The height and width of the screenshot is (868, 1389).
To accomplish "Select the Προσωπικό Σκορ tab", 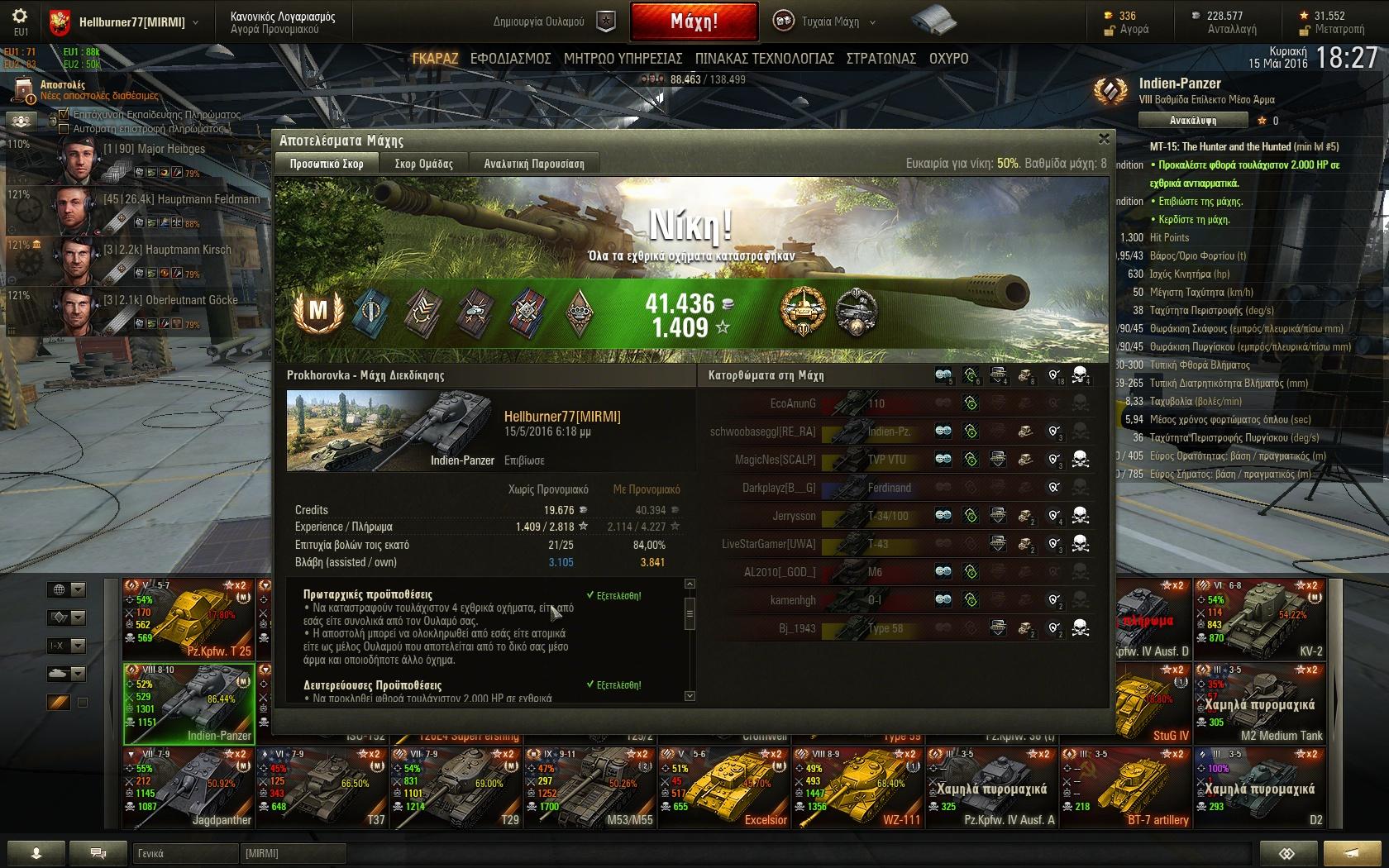I will coord(327,164).
